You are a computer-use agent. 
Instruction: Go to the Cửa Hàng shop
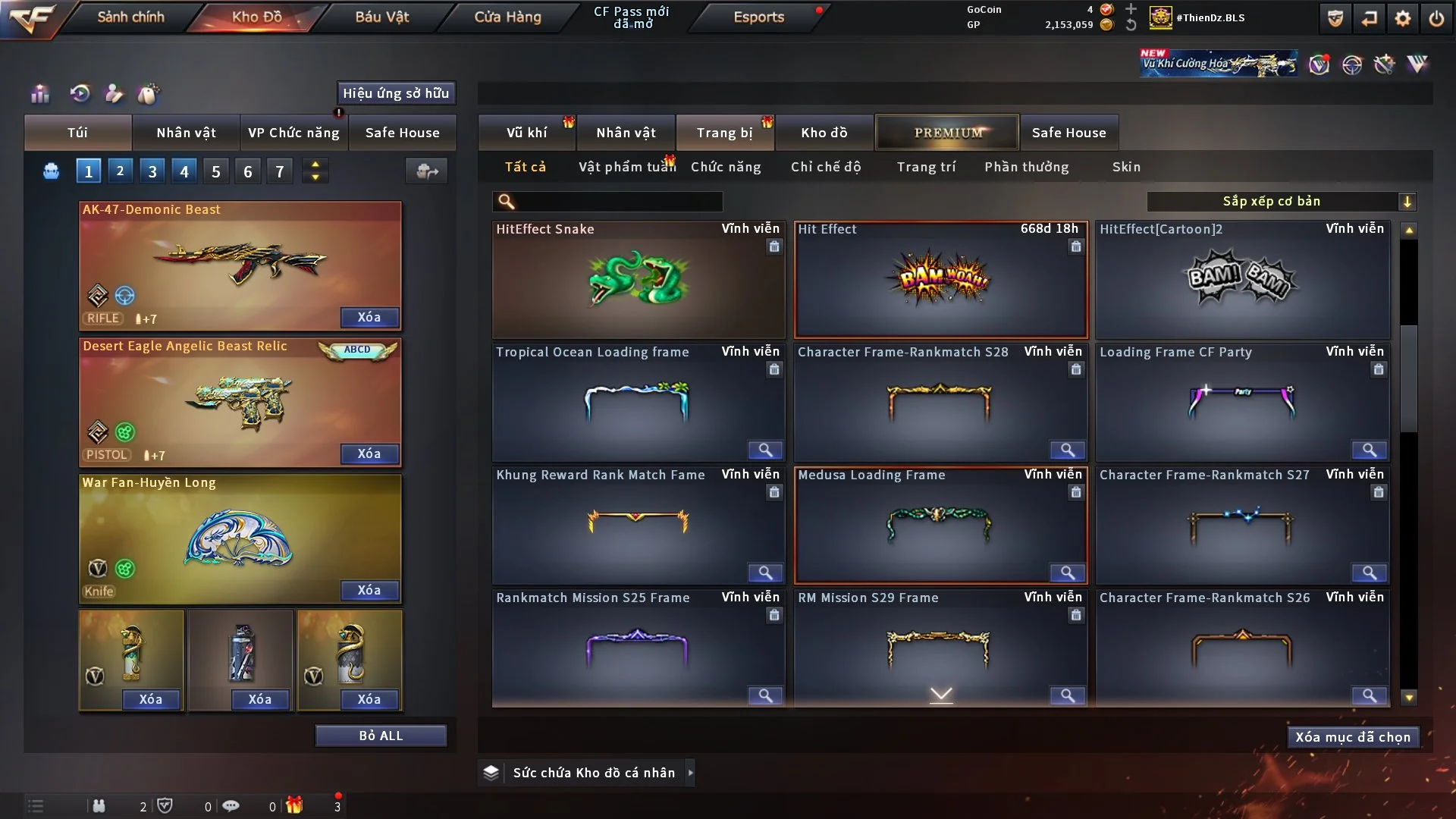tap(507, 17)
